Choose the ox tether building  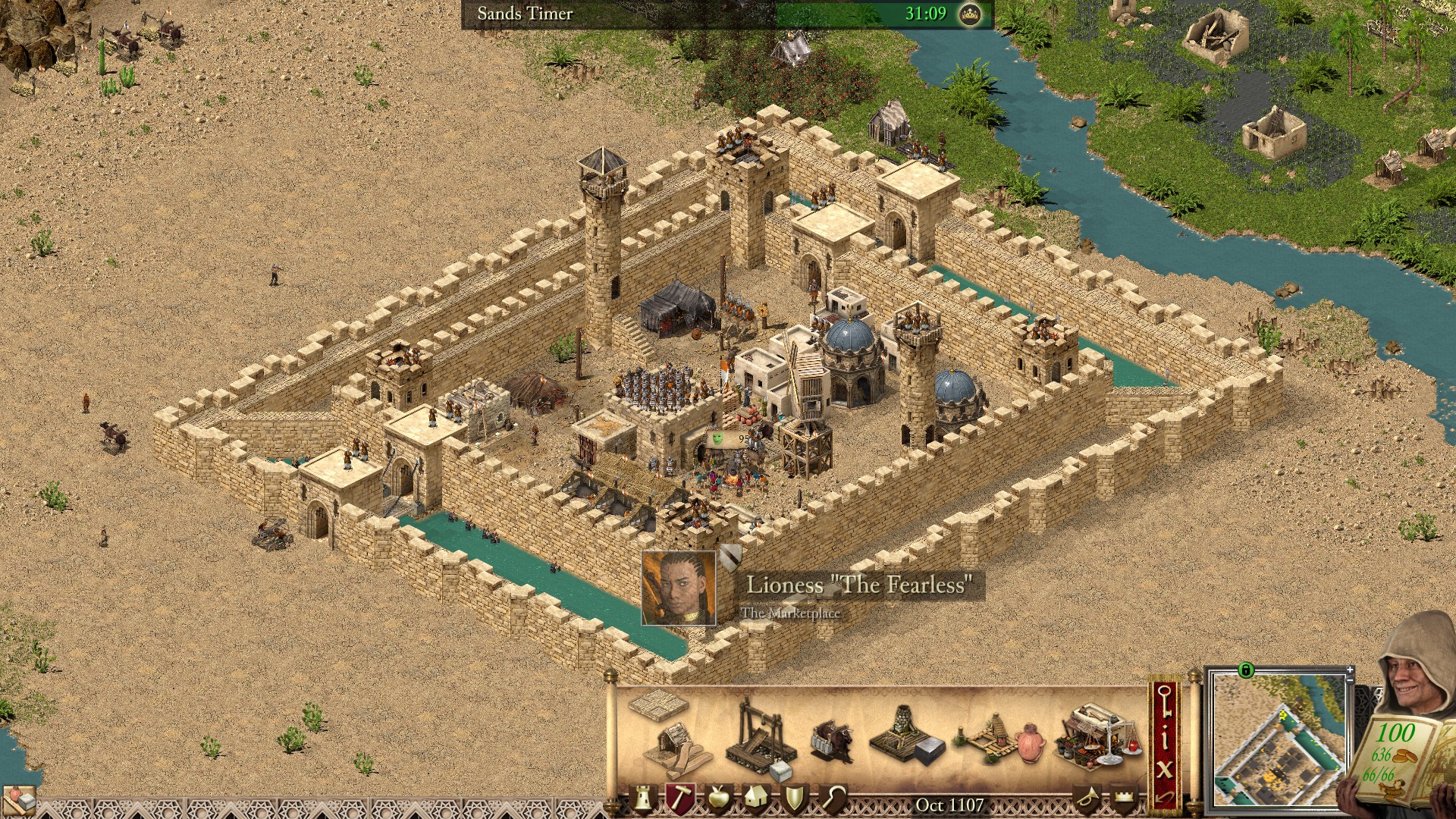pos(833,740)
